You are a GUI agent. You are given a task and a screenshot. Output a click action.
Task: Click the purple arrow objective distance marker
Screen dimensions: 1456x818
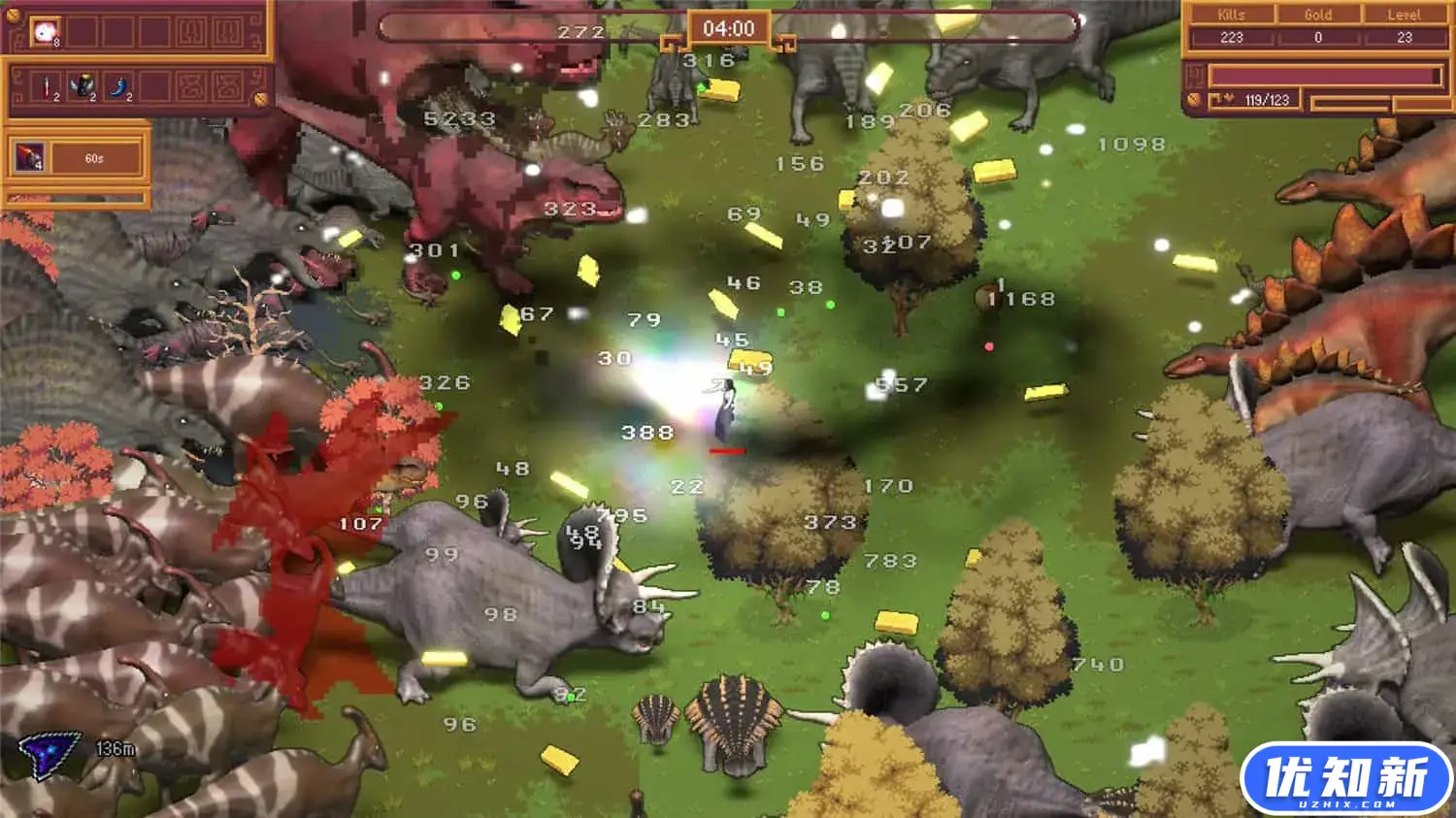[47, 753]
